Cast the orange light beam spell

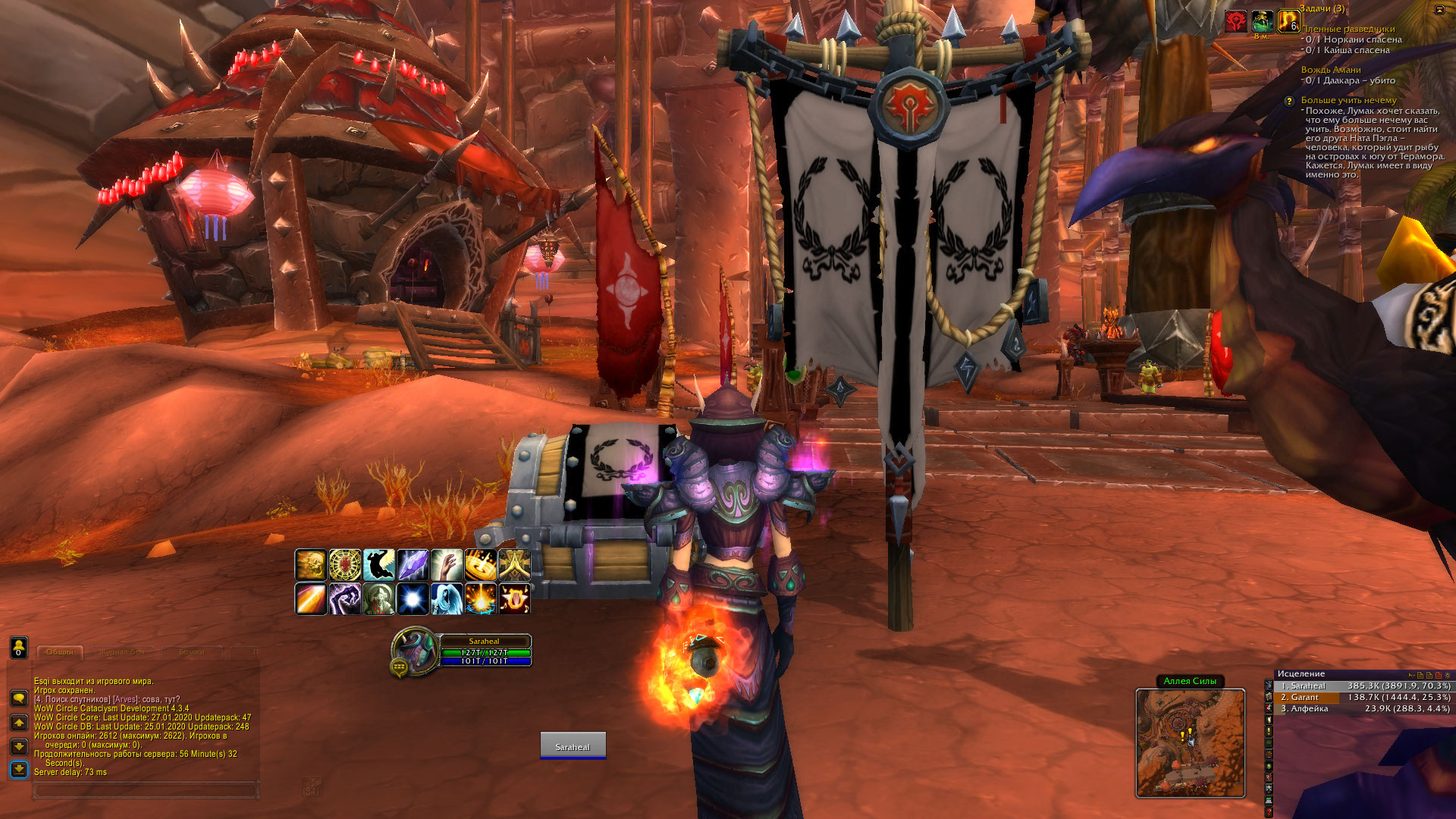tap(311, 599)
